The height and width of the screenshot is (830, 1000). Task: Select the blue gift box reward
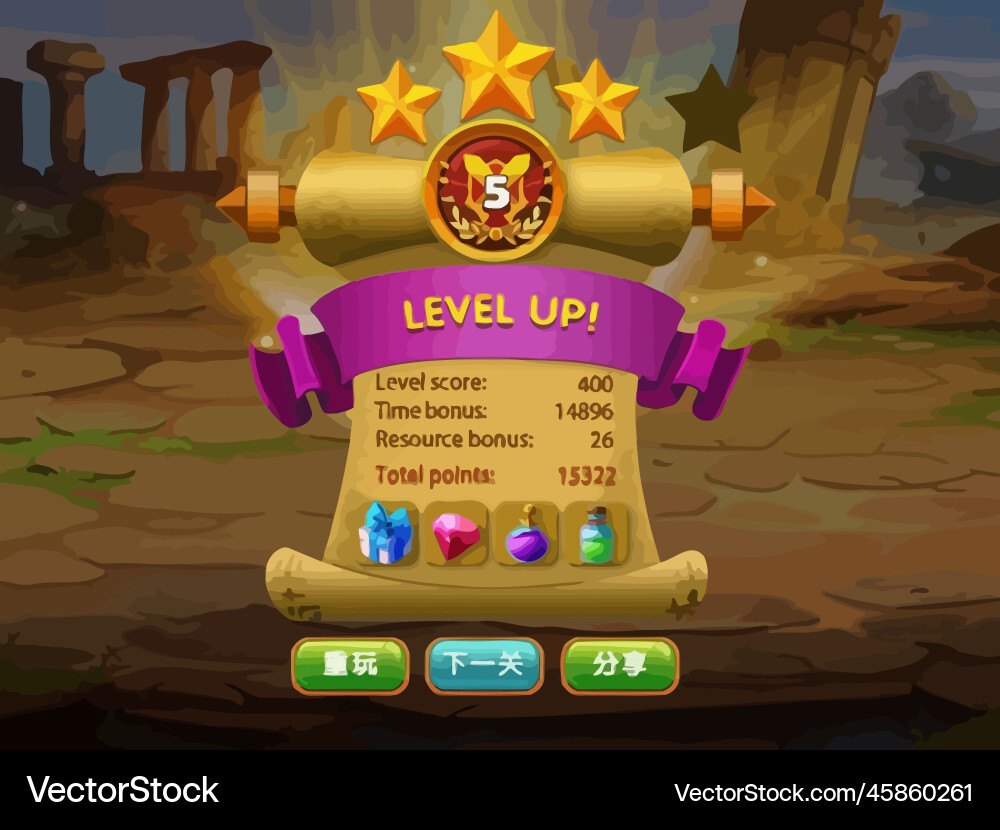387,535
